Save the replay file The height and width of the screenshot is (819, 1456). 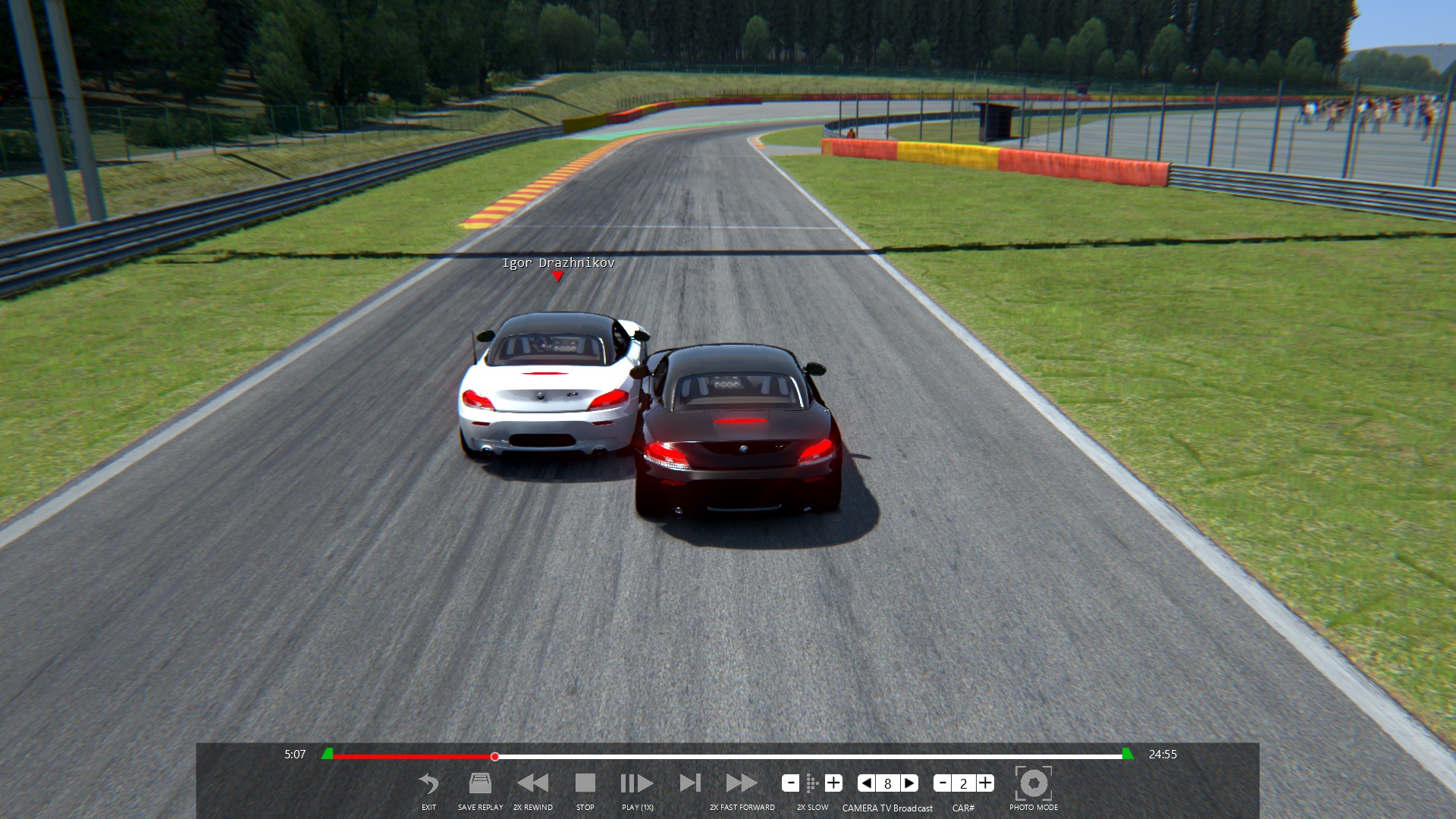[480, 784]
